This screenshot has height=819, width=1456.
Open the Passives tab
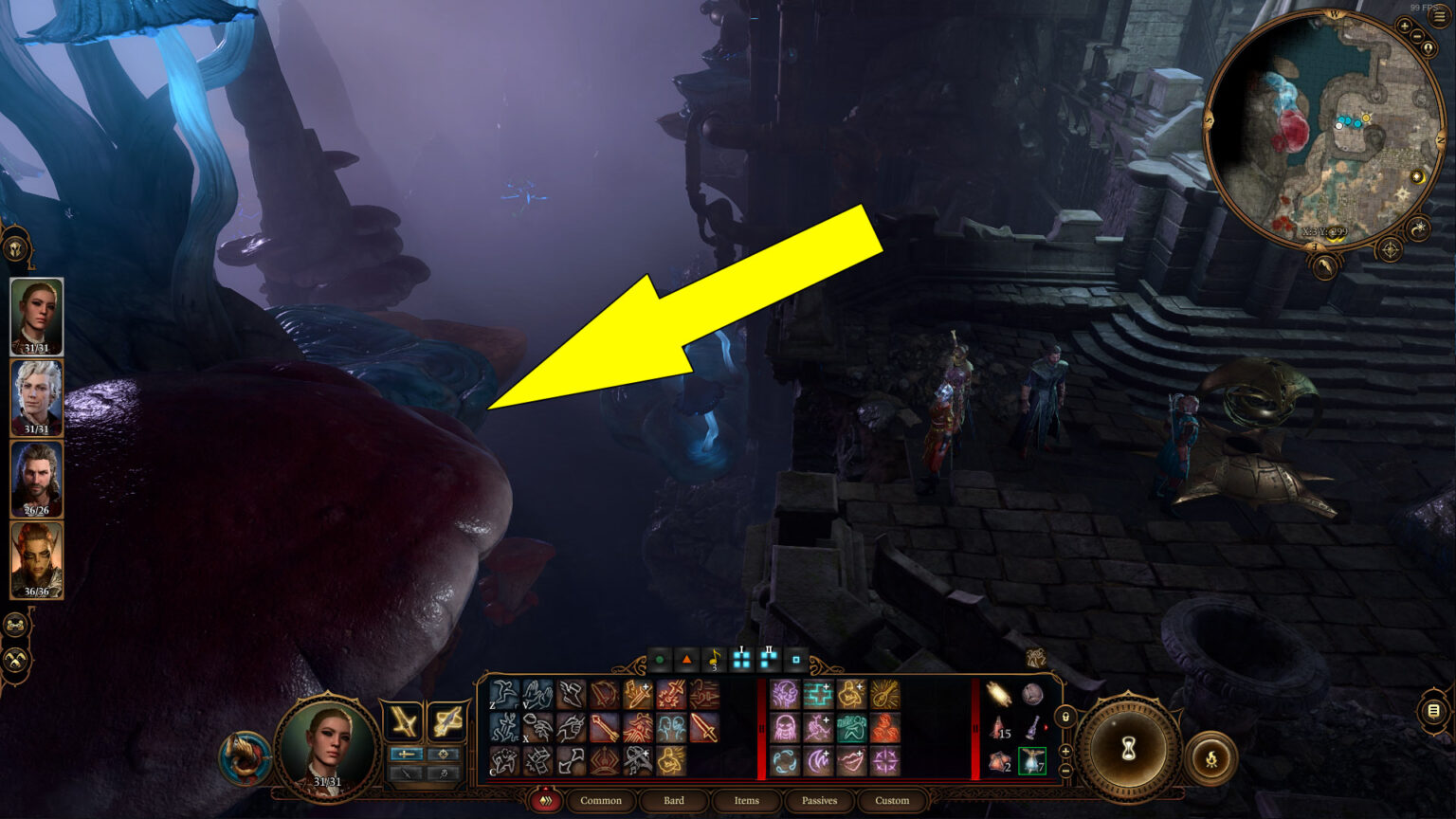pyautogui.click(x=818, y=801)
